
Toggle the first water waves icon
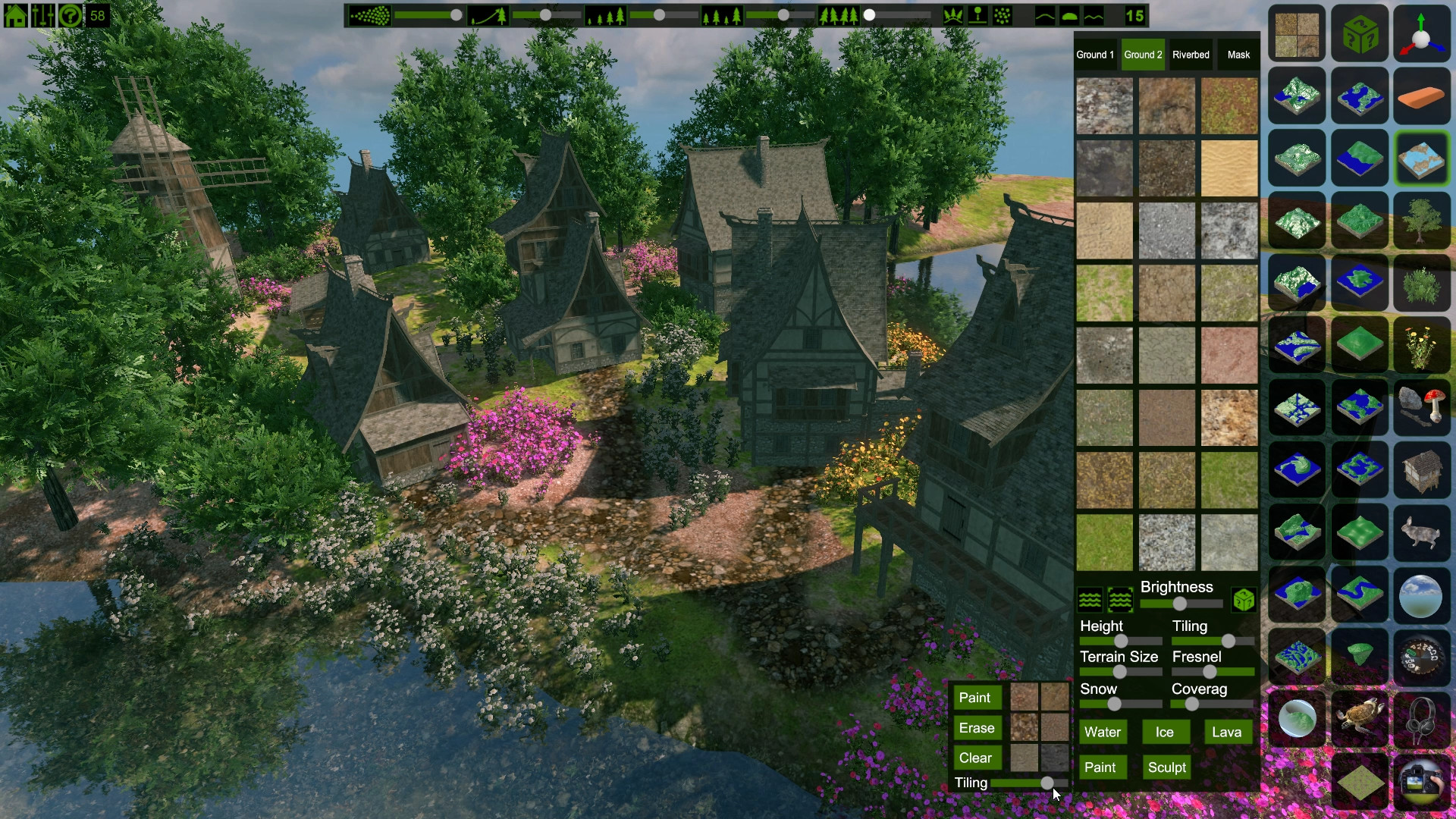[1090, 600]
